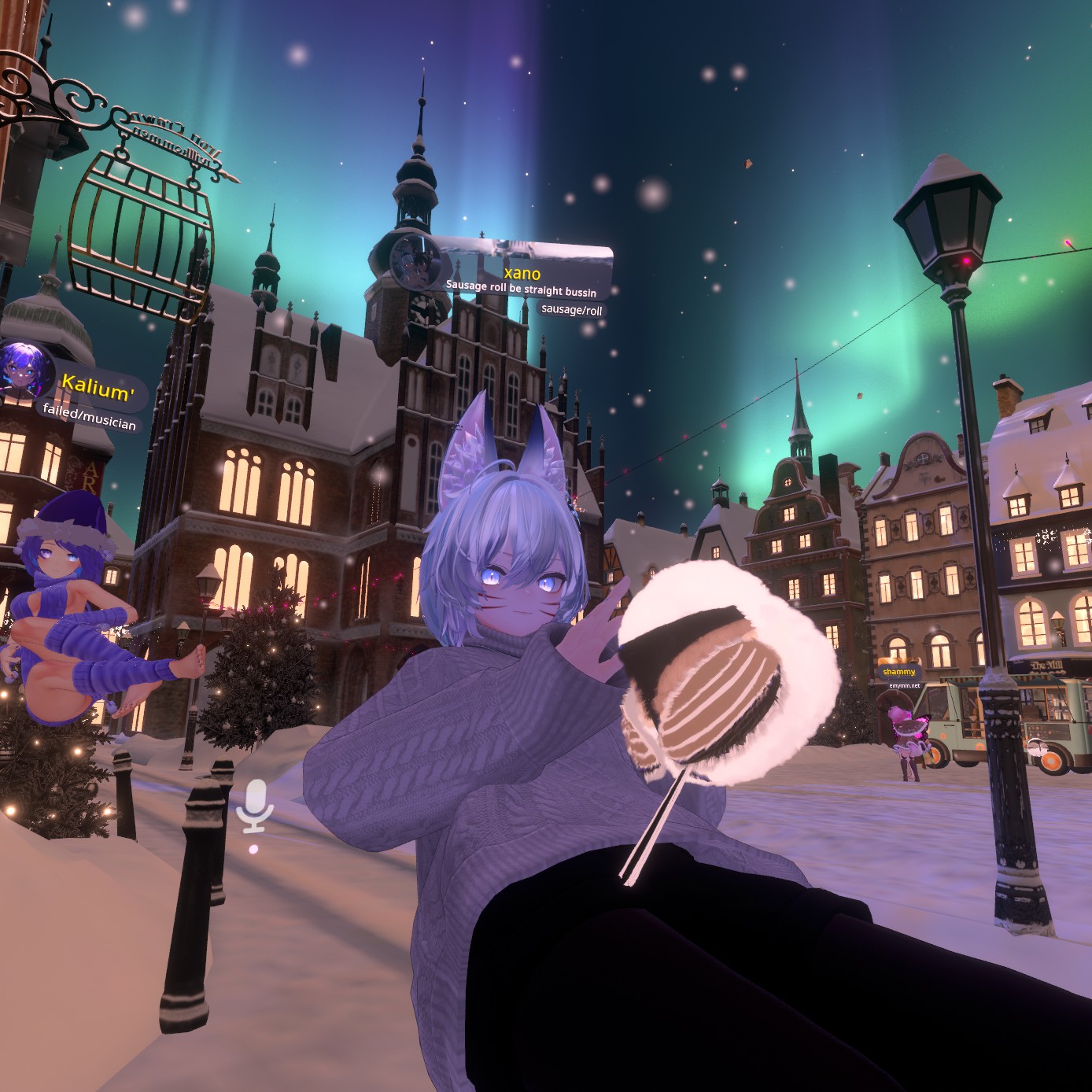Select the Kalium' player nameplate
Viewport: 1092px width, 1092px height.
[98, 389]
